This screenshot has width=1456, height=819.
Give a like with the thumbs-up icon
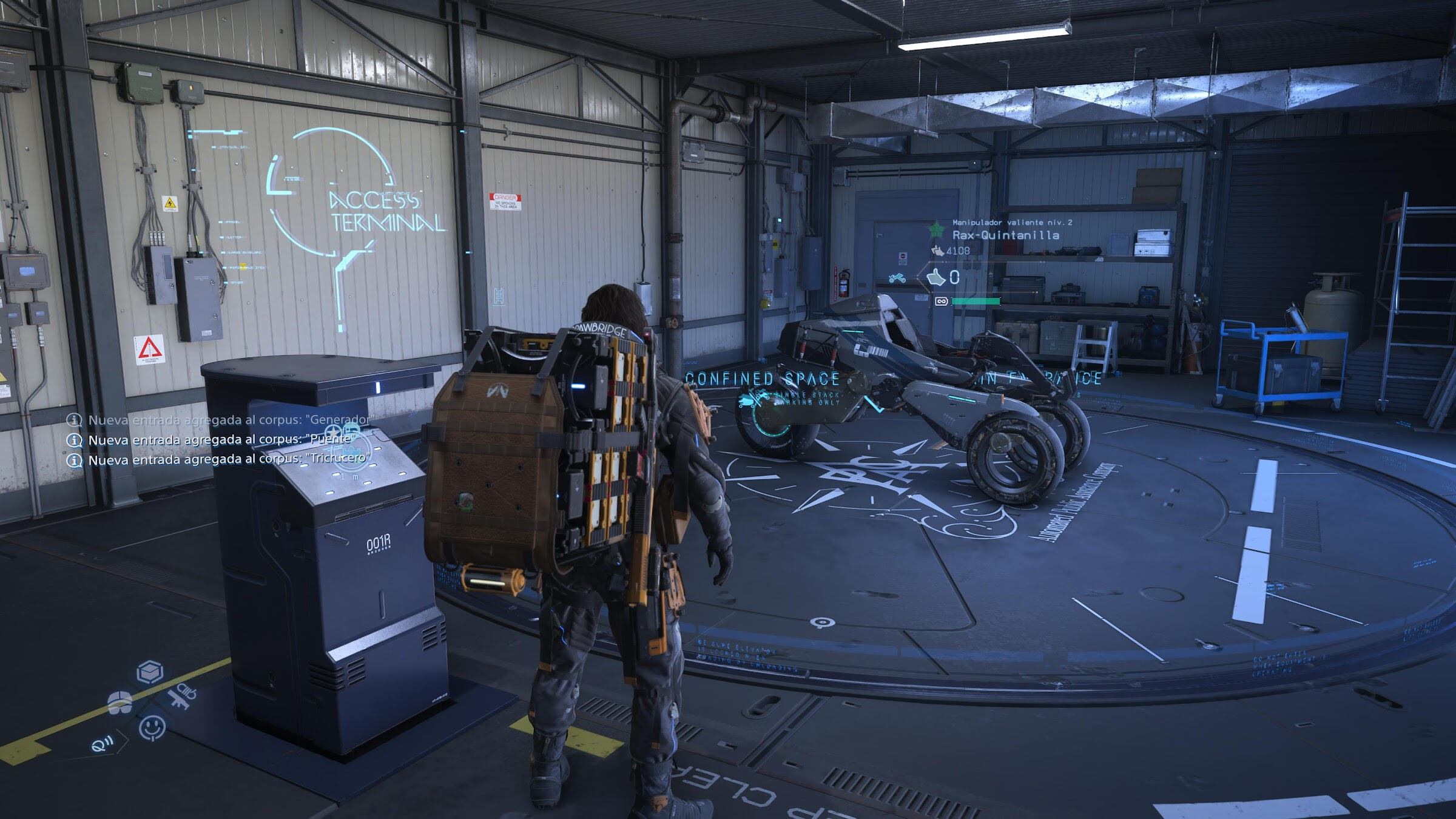937,277
